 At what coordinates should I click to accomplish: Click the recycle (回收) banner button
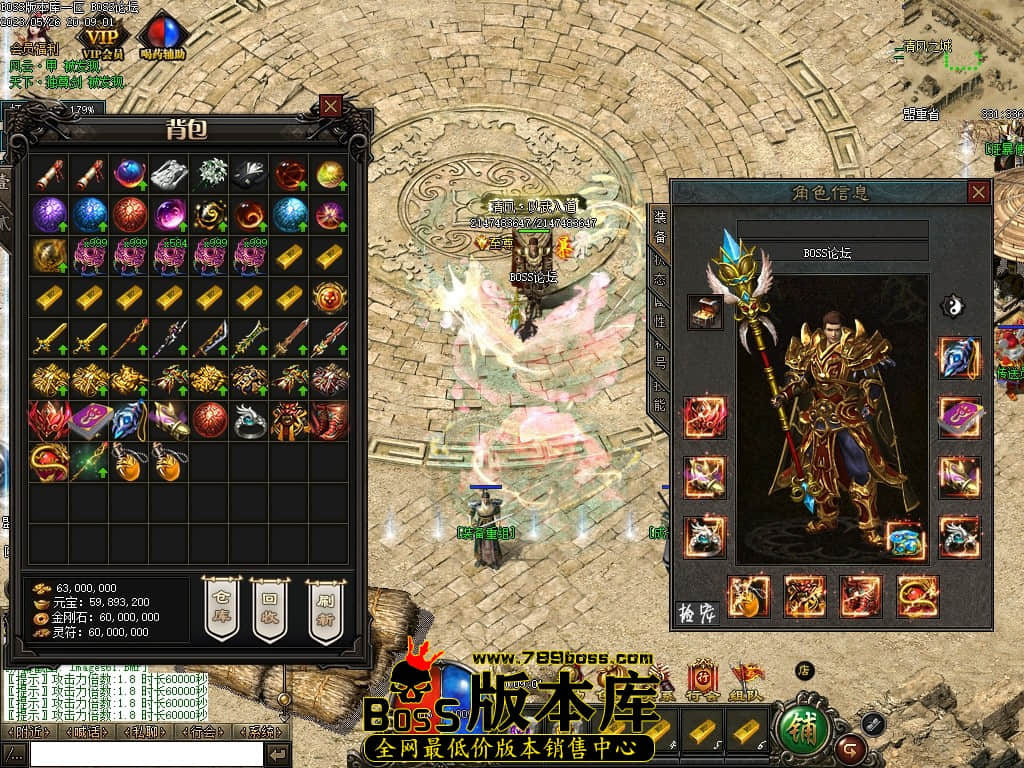coord(270,608)
